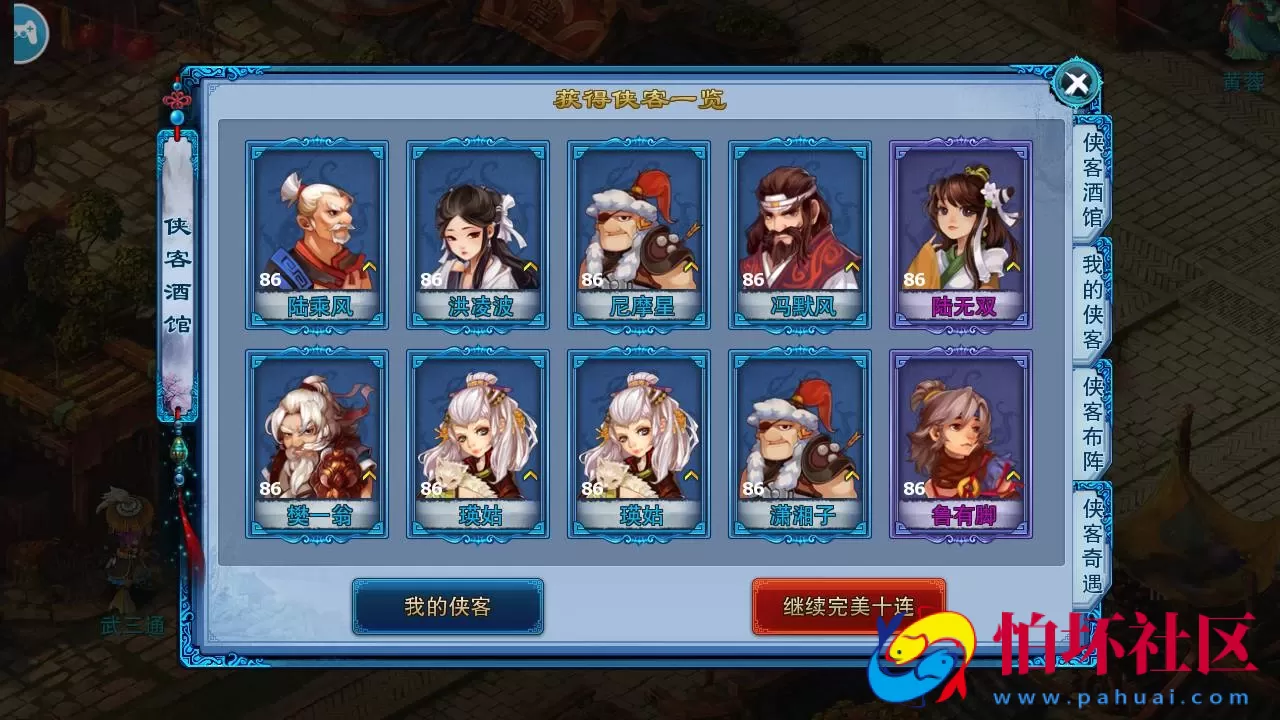
Task: Select the 樊一翁 hero portrait
Action: (x=318, y=440)
